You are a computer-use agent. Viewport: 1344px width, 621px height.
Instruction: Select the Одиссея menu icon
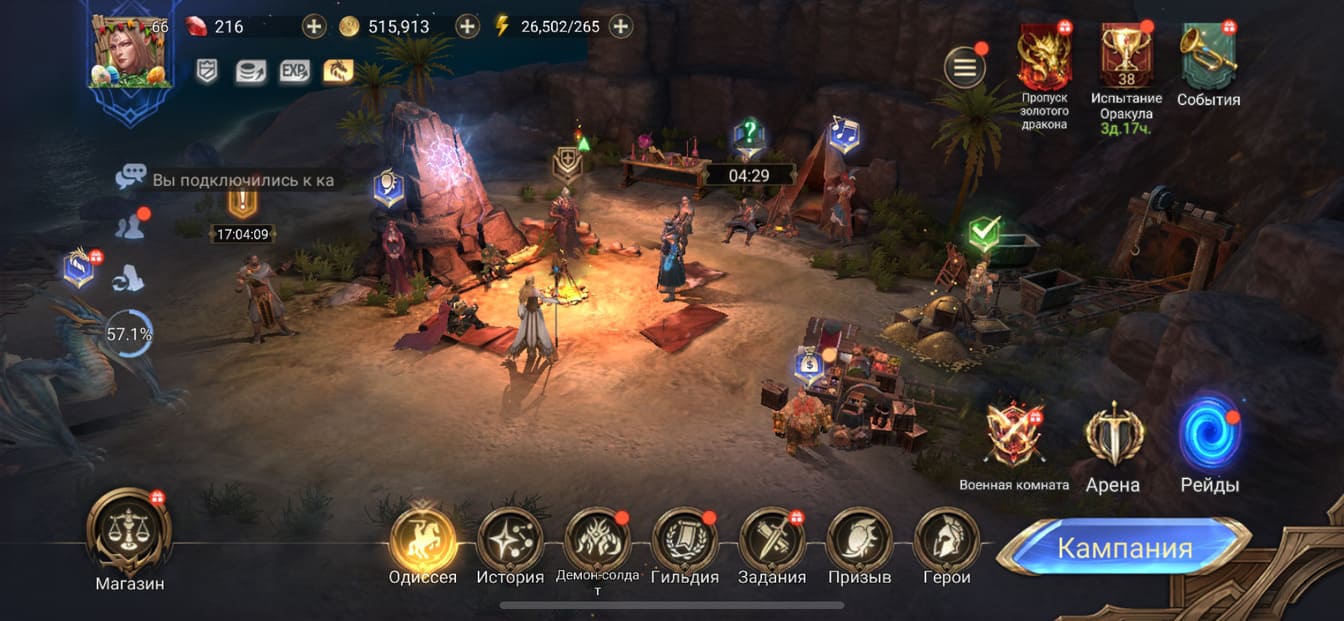tap(423, 540)
